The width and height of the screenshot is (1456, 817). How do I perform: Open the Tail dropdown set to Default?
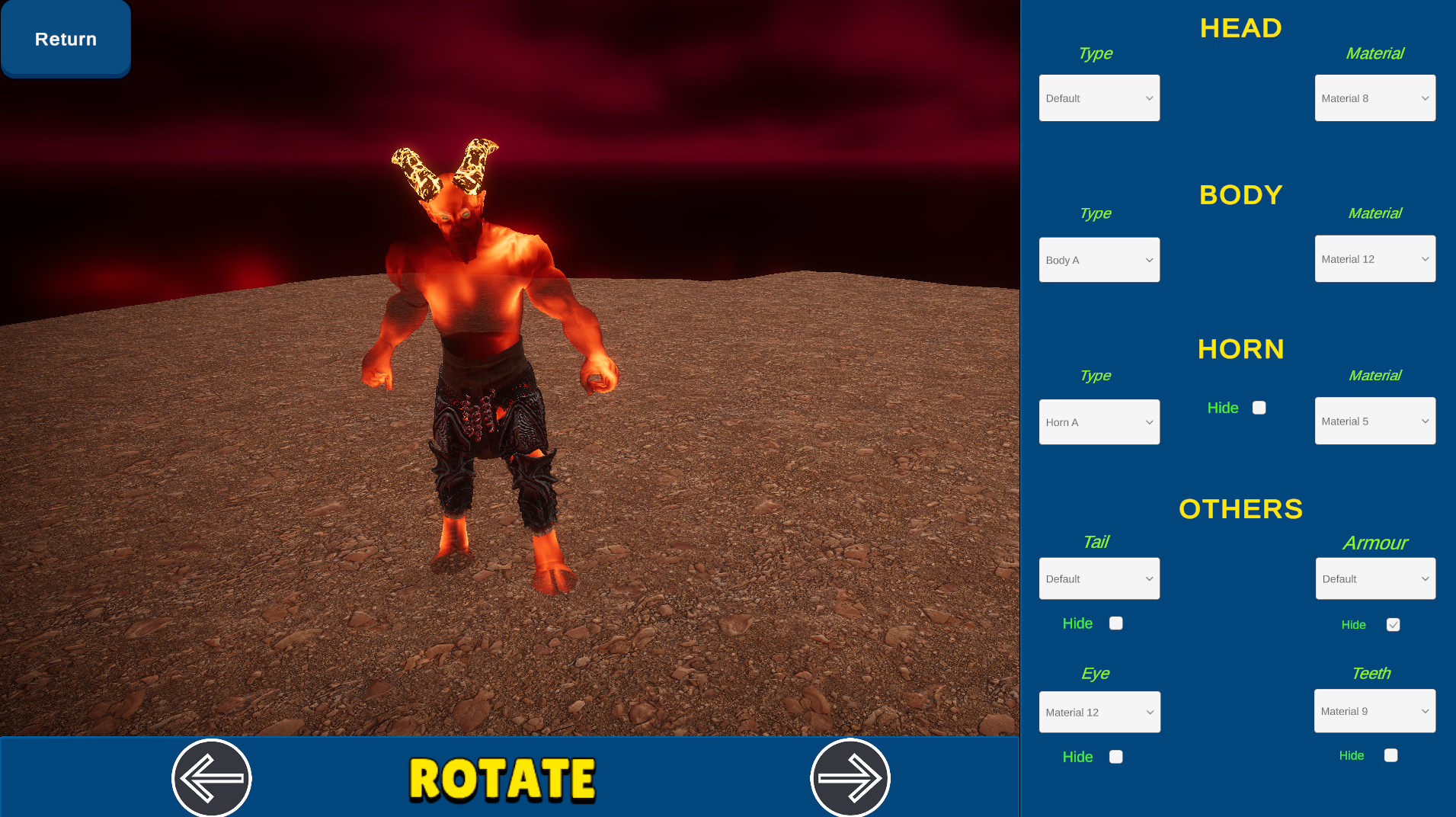1099,578
